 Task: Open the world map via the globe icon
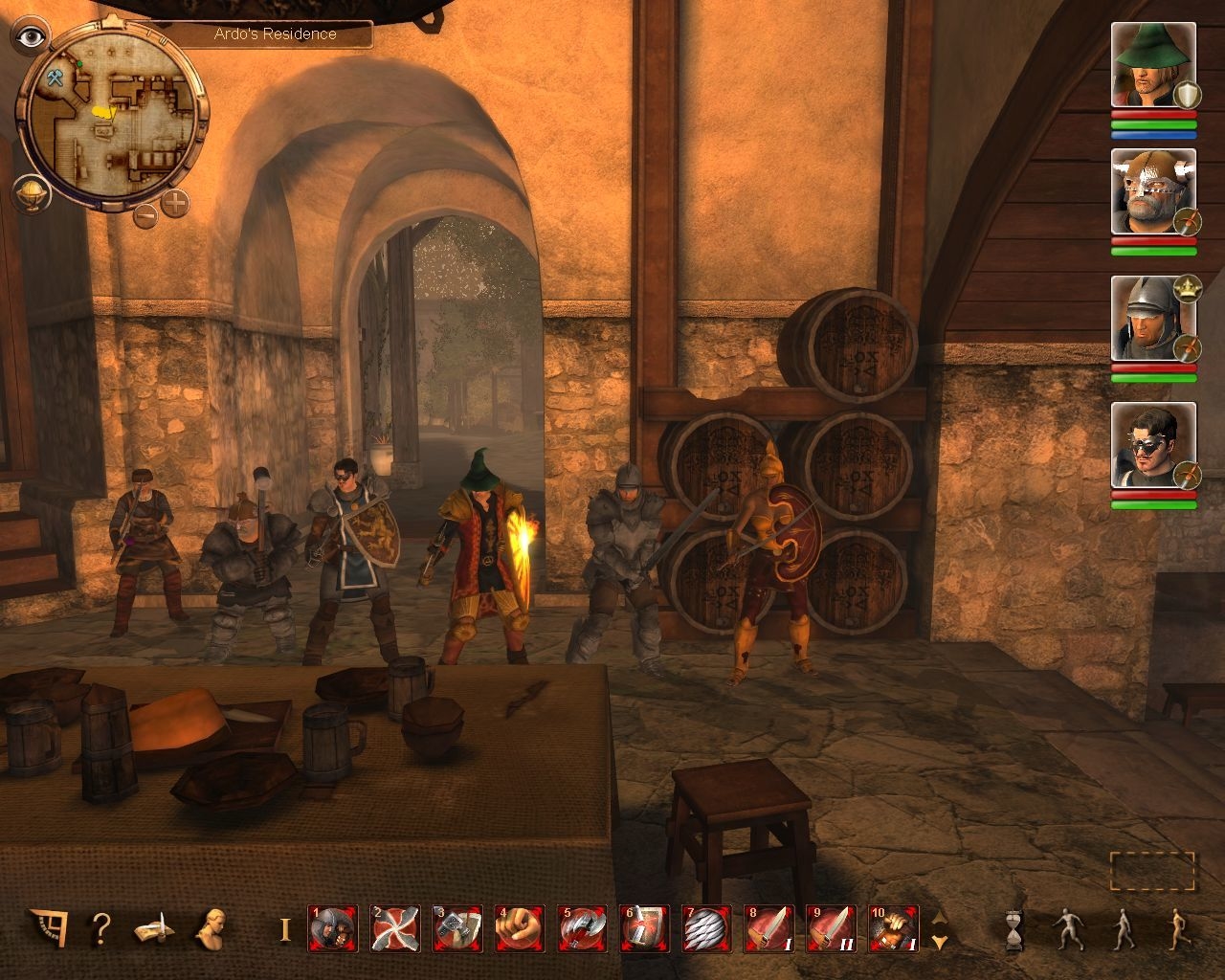click(x=31, y=193)
